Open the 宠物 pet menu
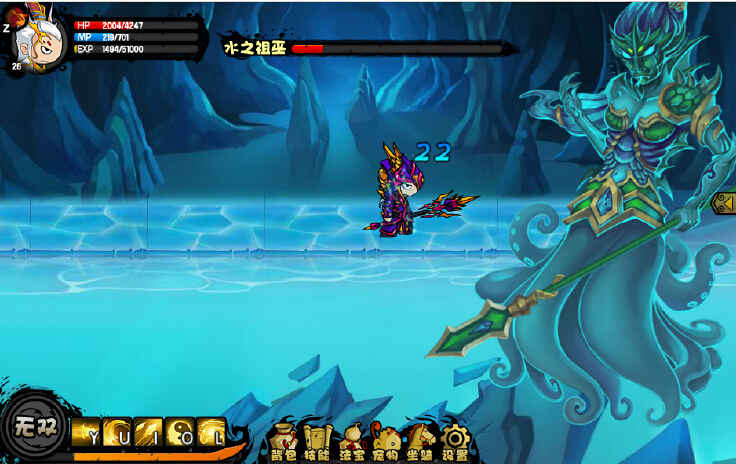 click(386, 440)
